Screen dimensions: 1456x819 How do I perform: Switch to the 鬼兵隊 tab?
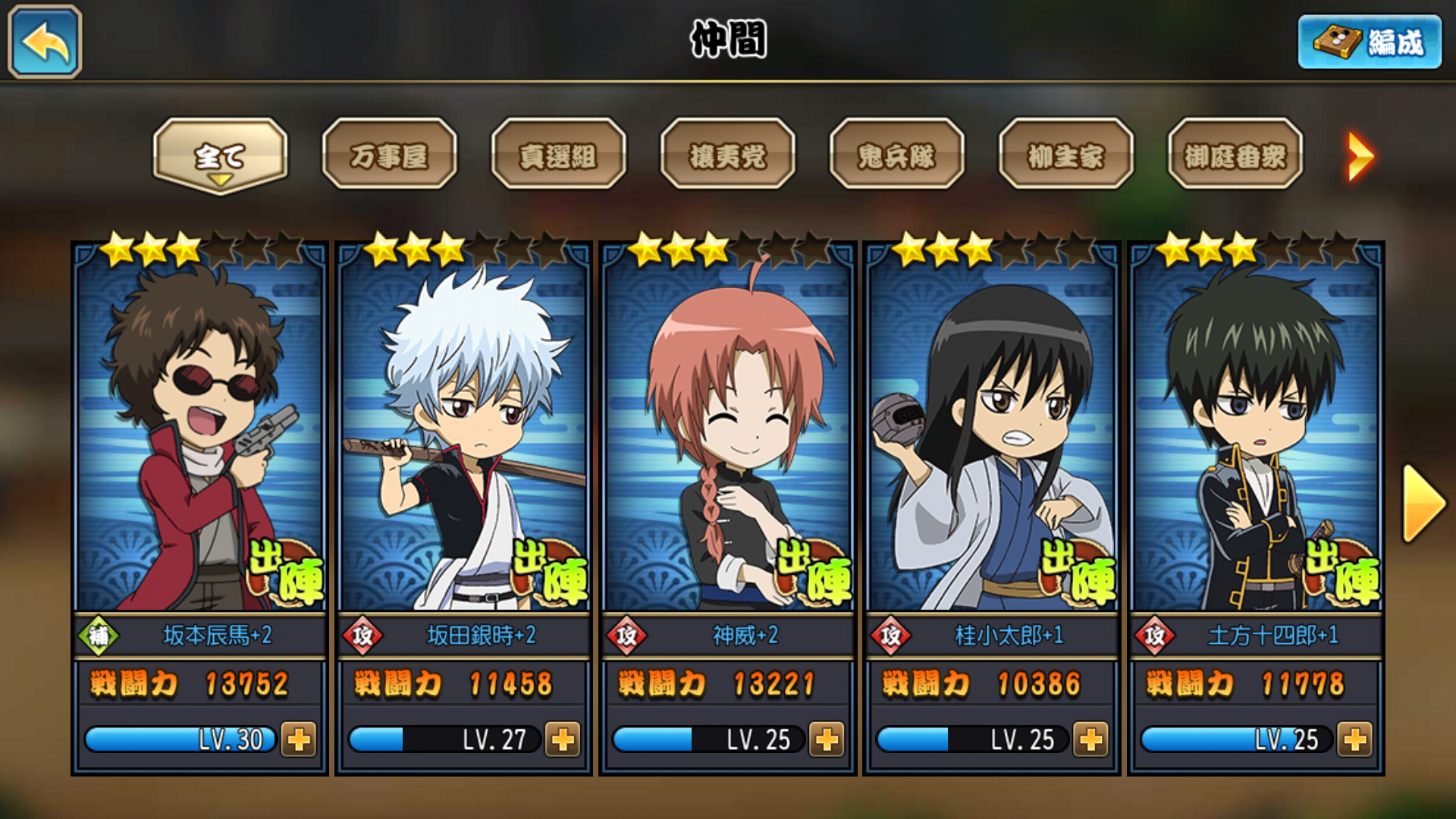tap(896, 155)
